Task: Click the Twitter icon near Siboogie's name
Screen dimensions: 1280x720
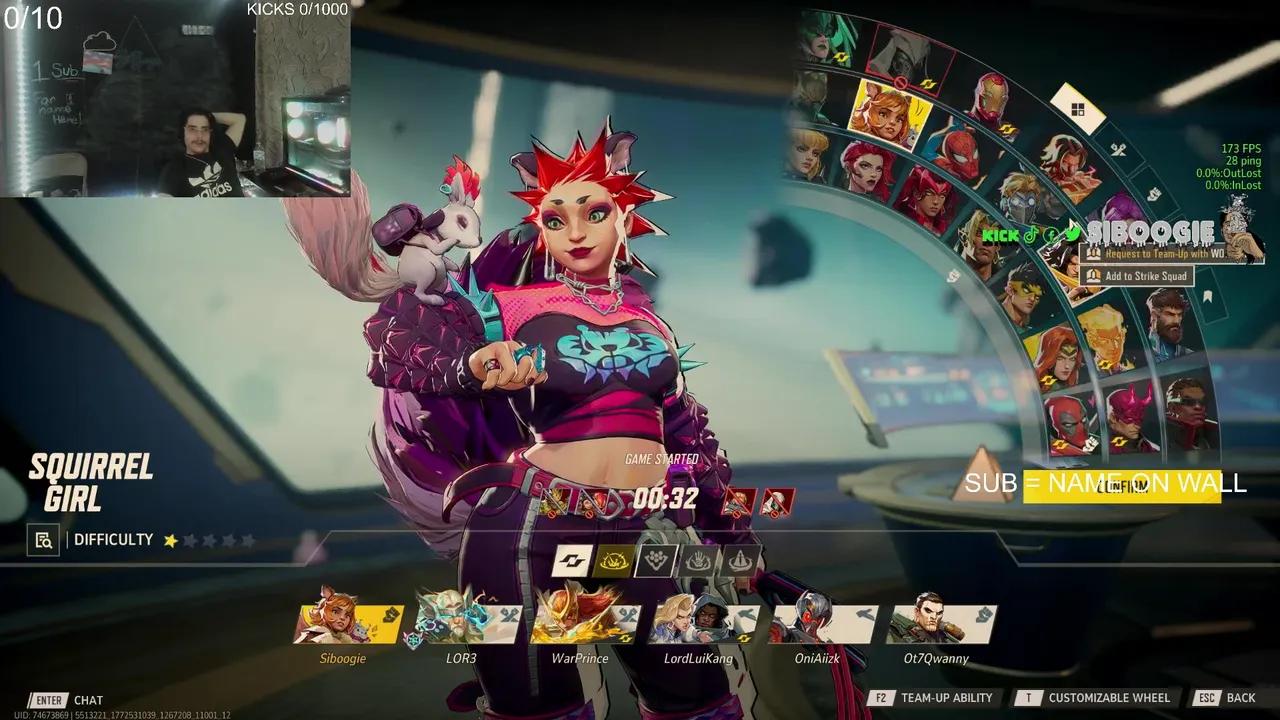Action: click(1072, 232)
